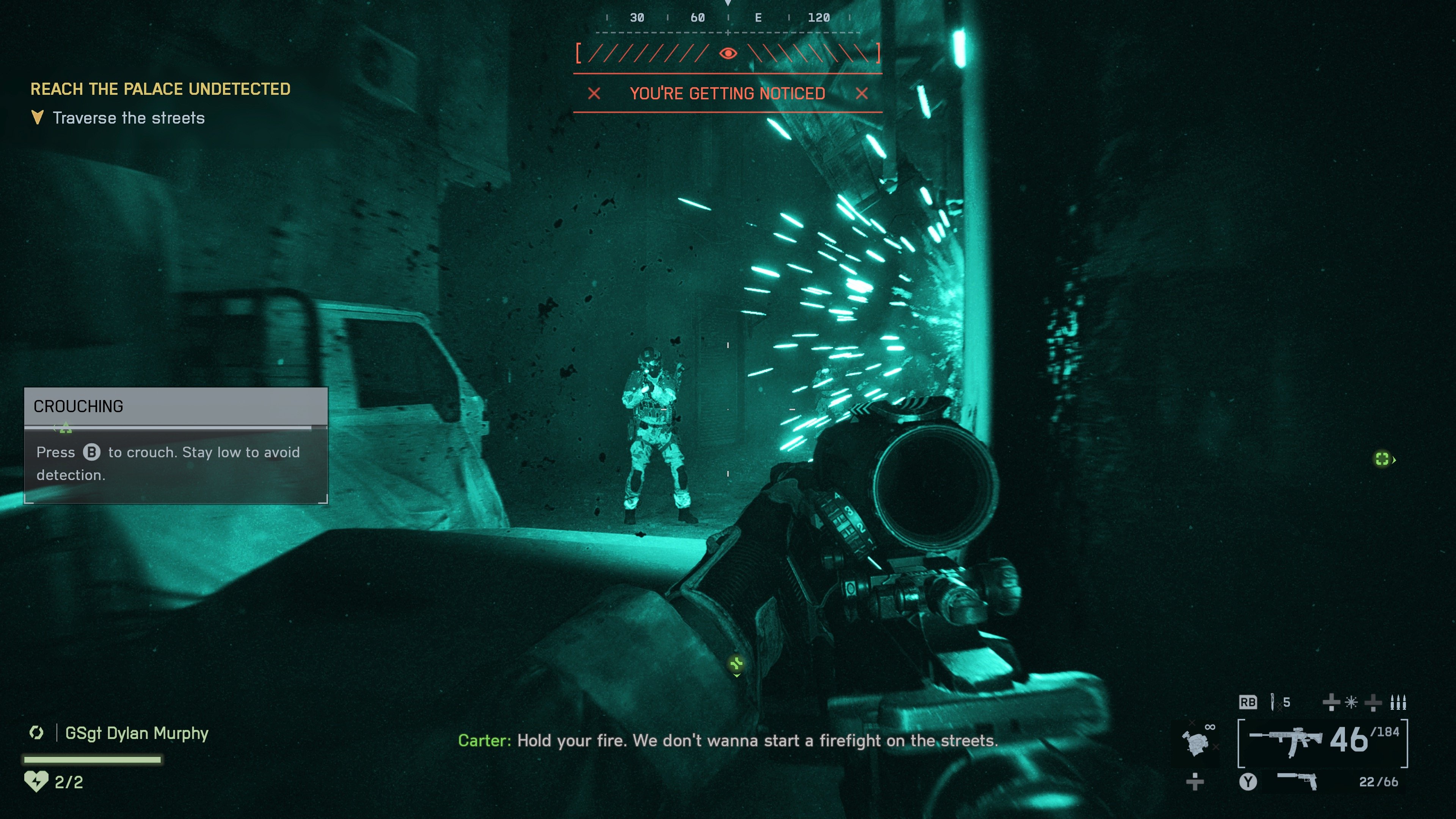This screenshot has width=1456, height=819.
Task: Click the snowflake star icon above the rifle
Action: click(x=1351, y=703)
